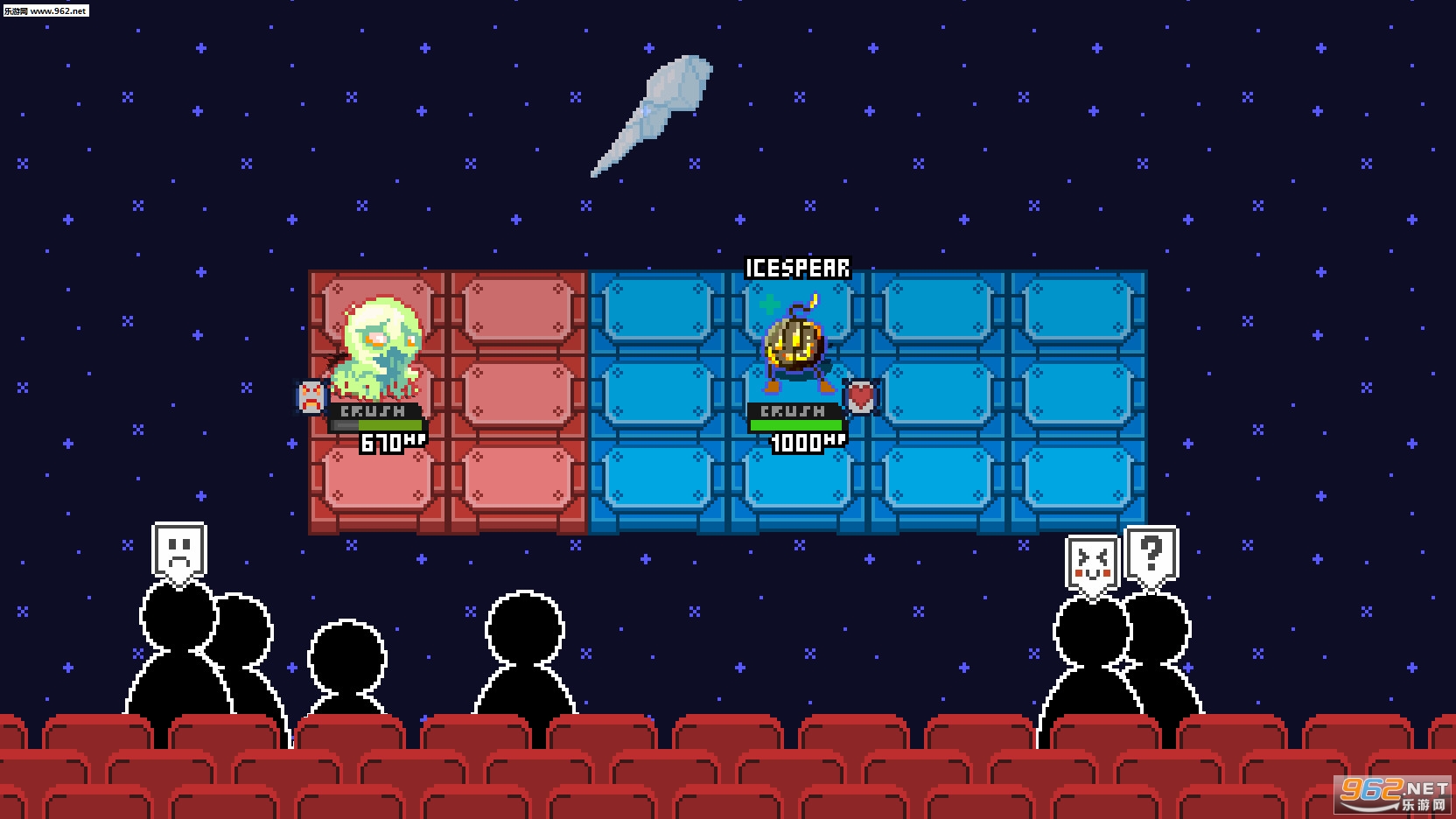Click the question mark speech bubble
This screenshot has height=819, width=1456.
[1151, 552]
